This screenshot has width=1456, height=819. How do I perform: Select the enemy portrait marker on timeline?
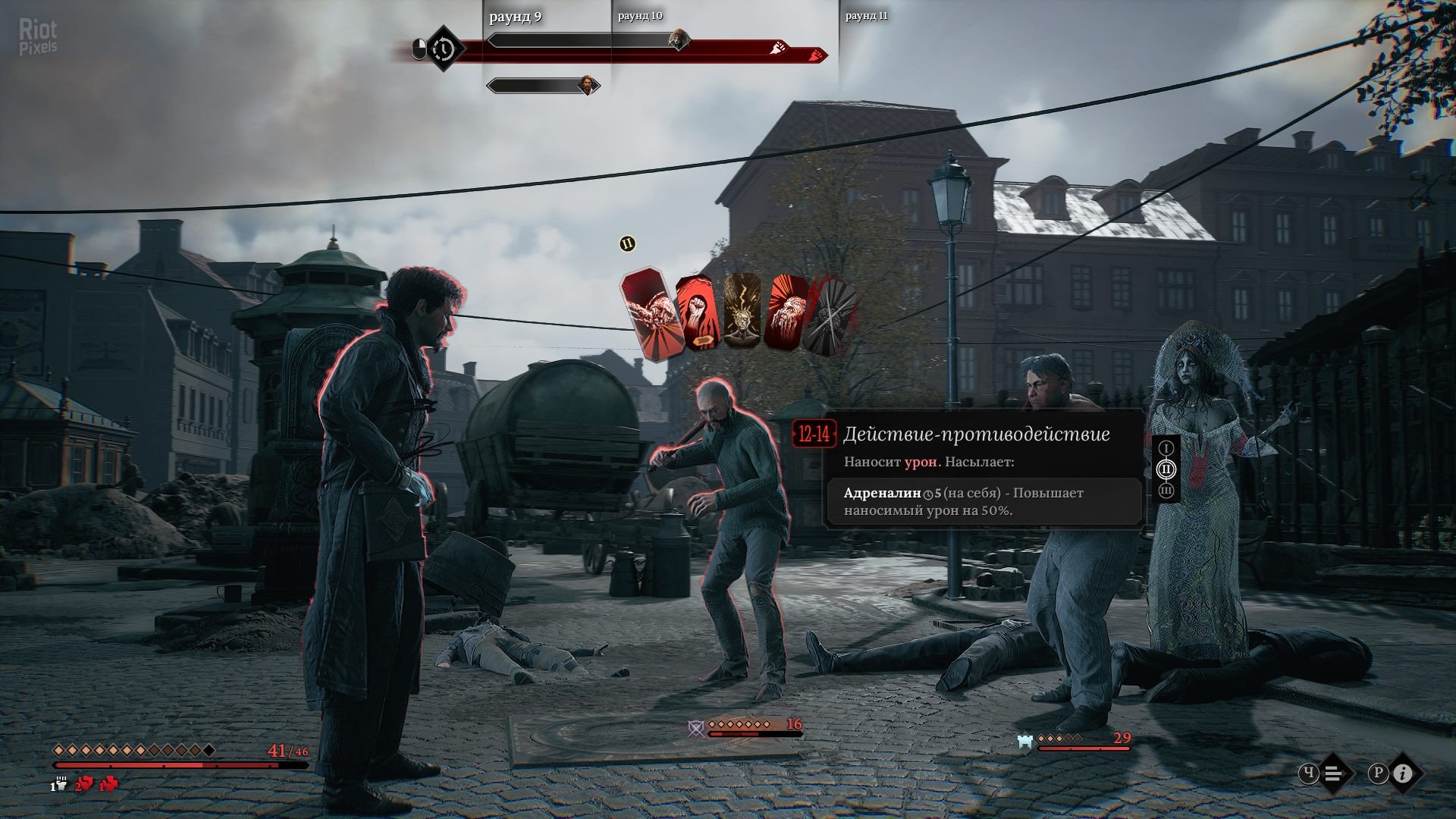click(x=679, y=39)
